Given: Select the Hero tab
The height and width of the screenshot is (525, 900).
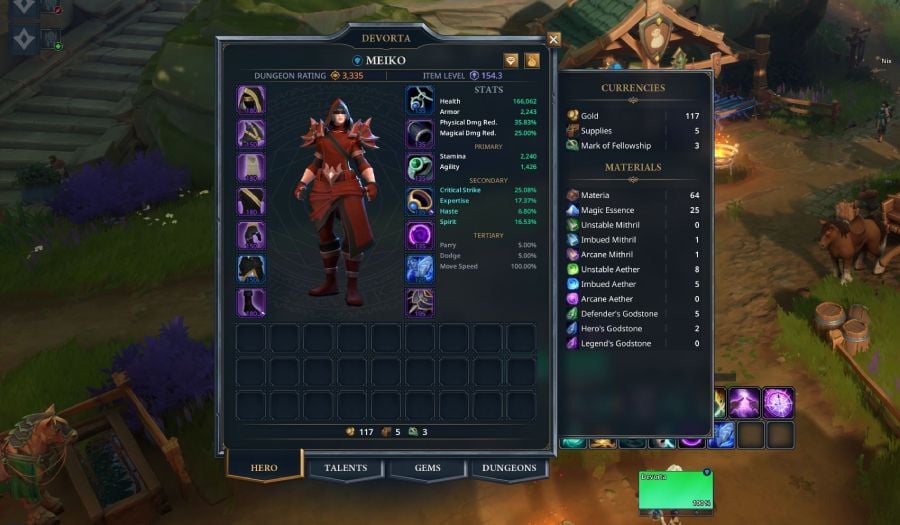Looking at the screenshot, I should coord(262,468).
